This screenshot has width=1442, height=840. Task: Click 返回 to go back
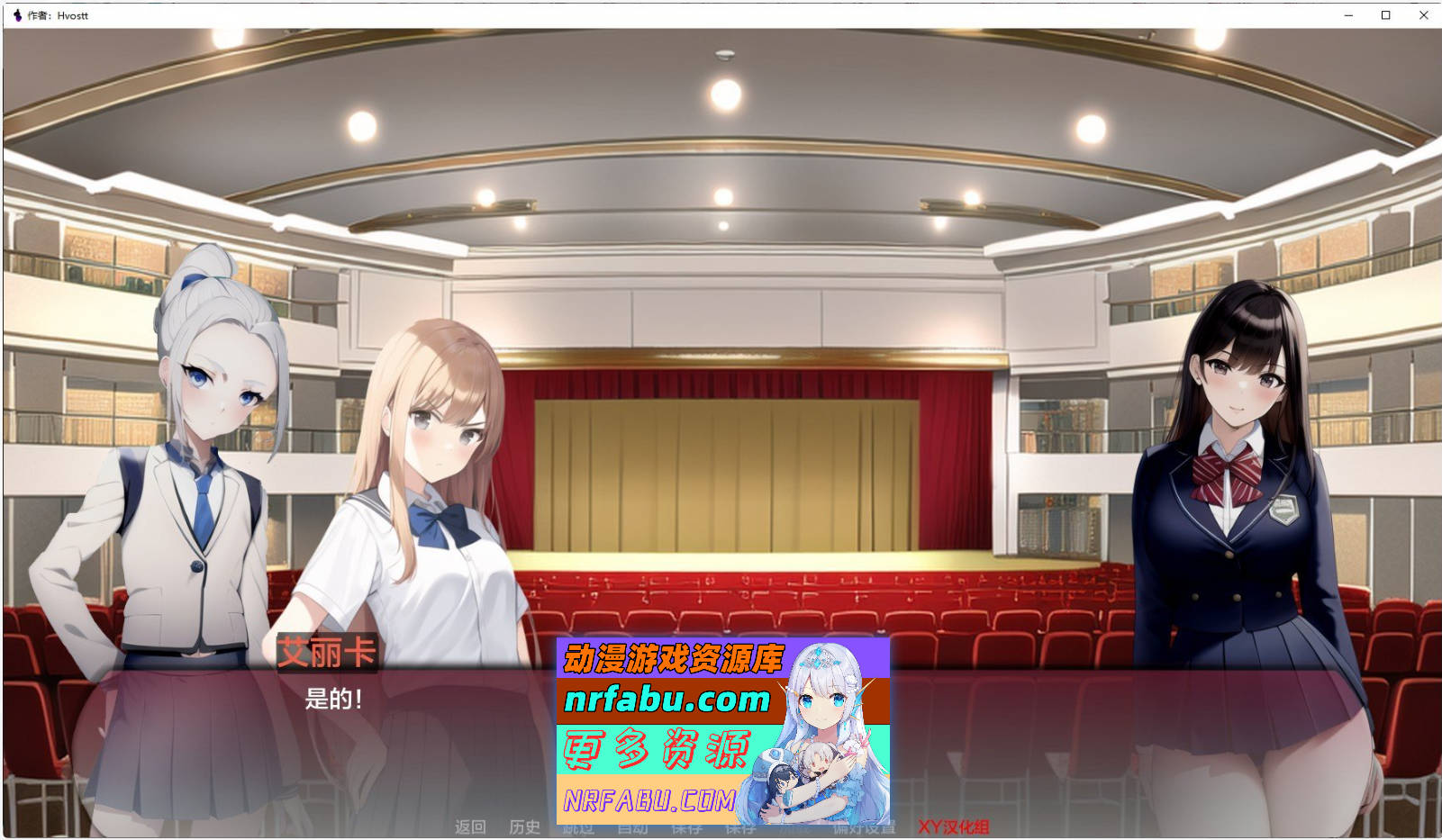tap(469, 827)
